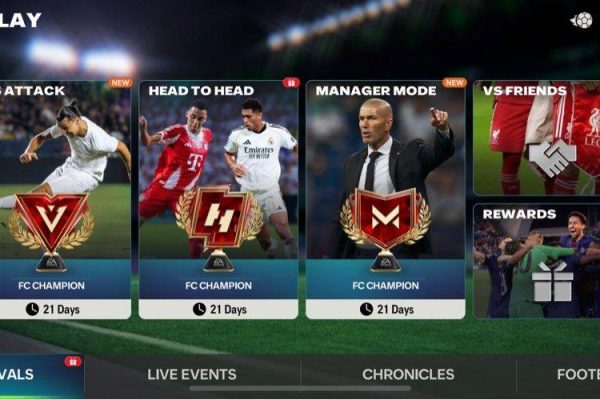This screenshot has height=400, width=600.
Task: Click the soccer ball icon in top corner
Action: (581, 20)
